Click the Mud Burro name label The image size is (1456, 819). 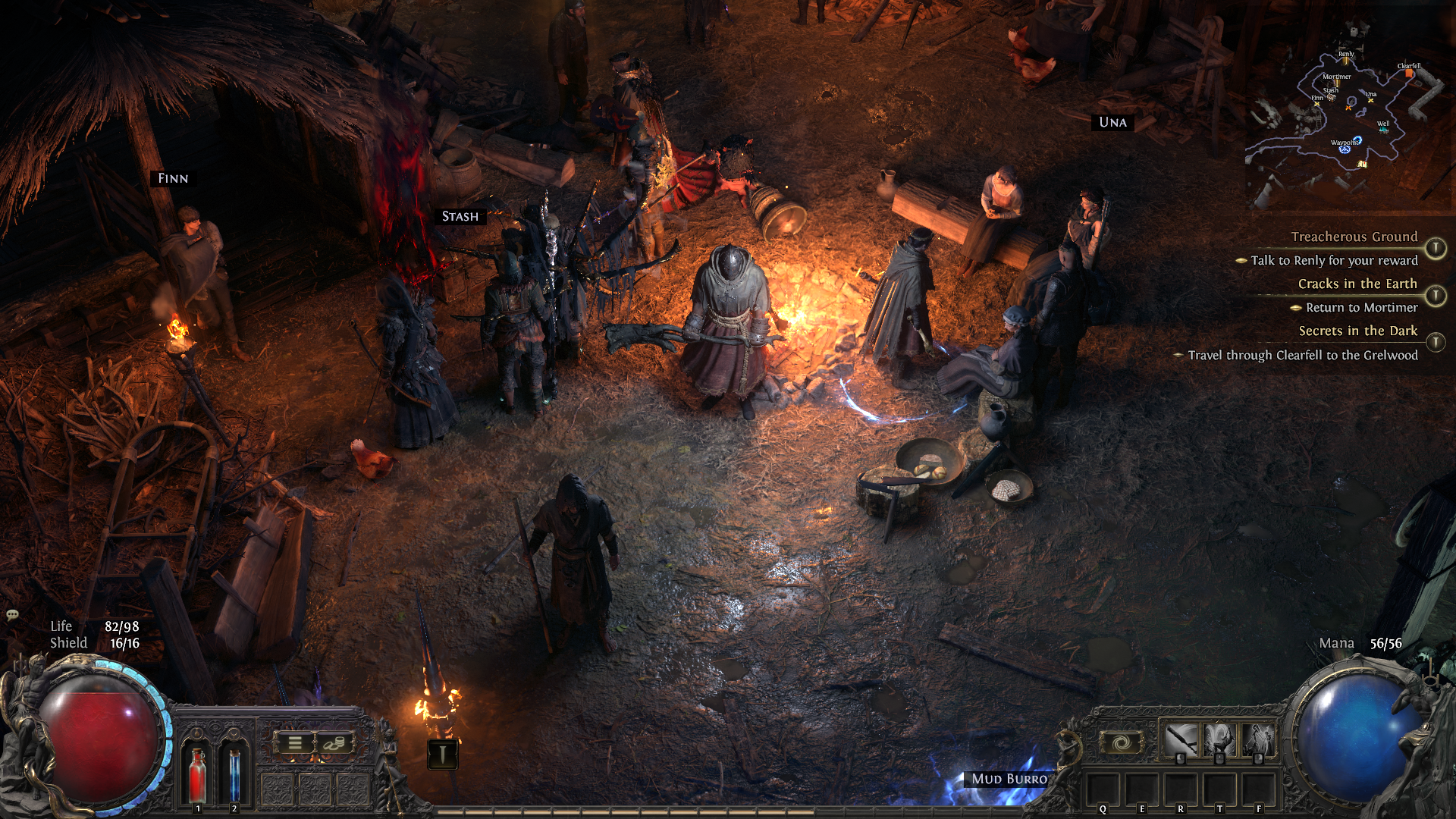tap(1009, 779)
